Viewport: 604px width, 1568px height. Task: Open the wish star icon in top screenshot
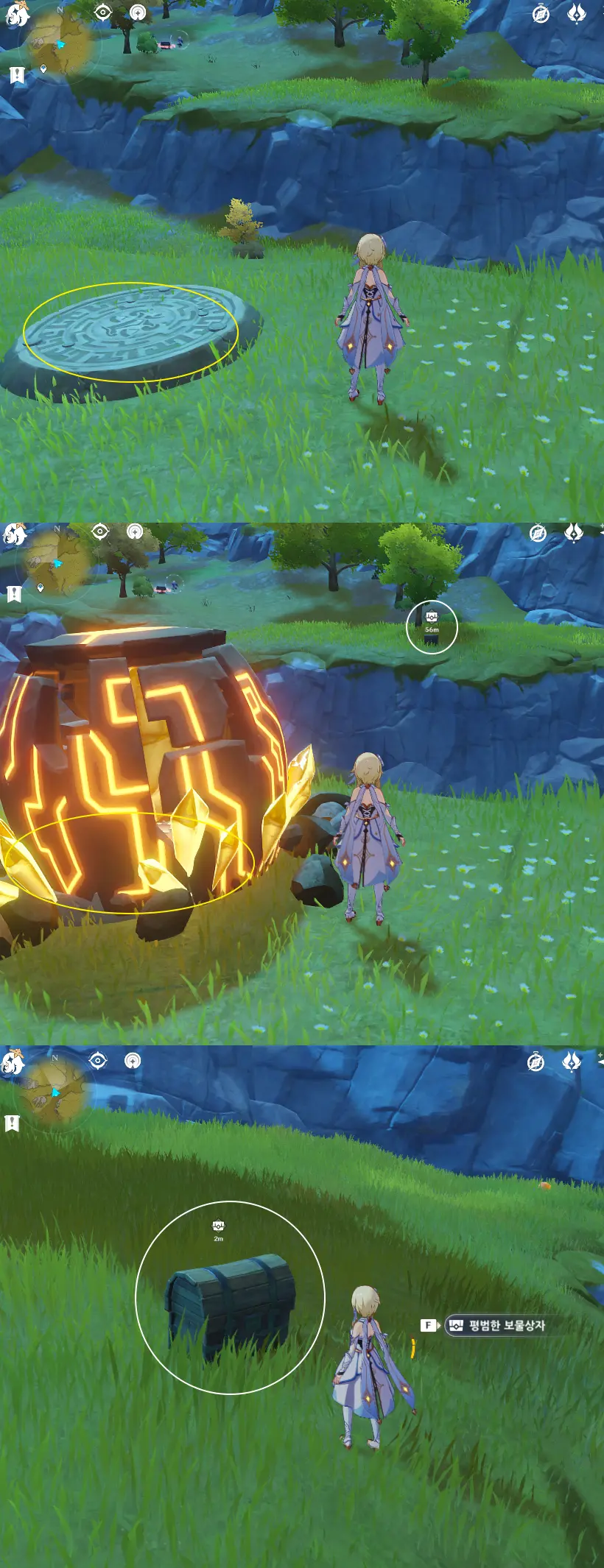[x=576, y=13]
